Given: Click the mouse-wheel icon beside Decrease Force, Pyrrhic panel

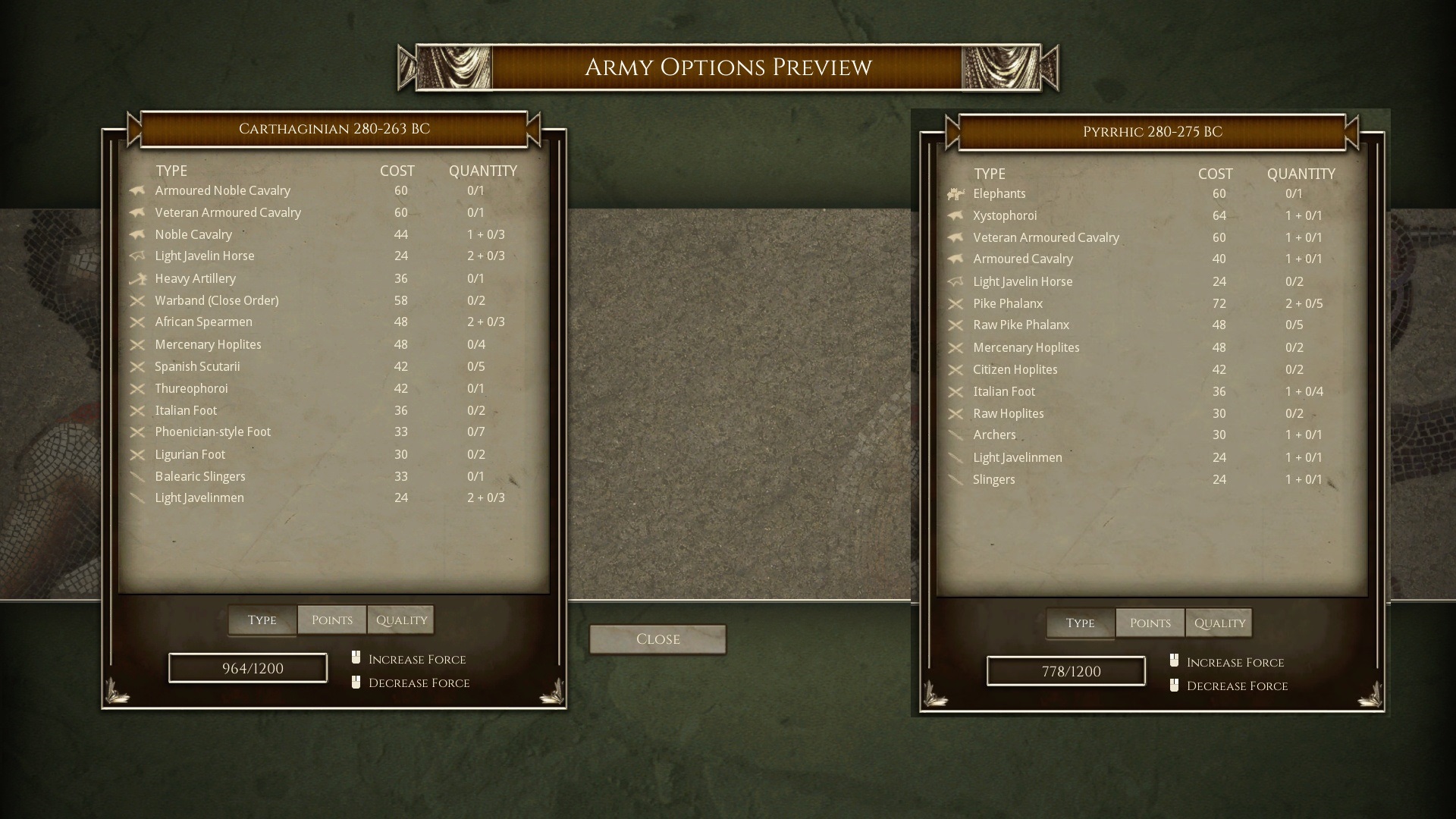Looking at the screenshot, I should [1174, 686].
